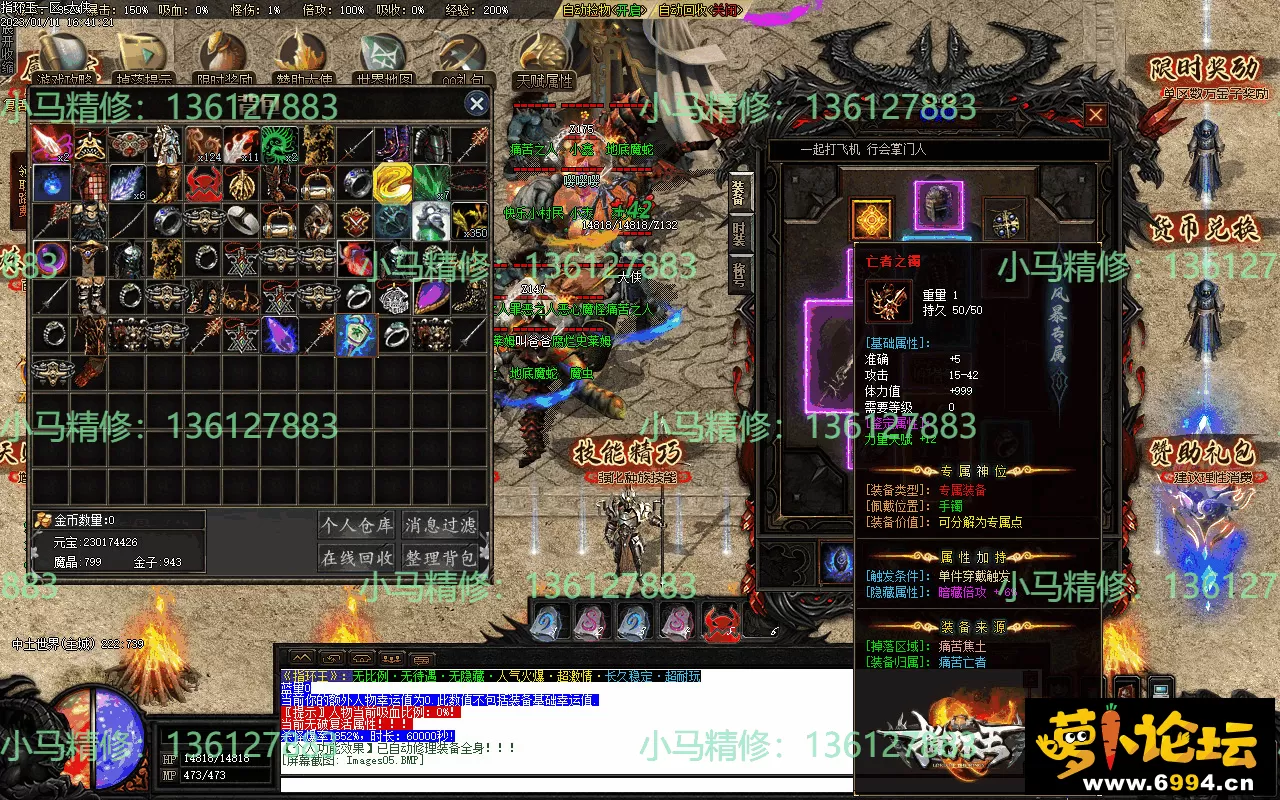Select the purple swirling orb item
The image size is (1280, 800).
coord(50,258)
